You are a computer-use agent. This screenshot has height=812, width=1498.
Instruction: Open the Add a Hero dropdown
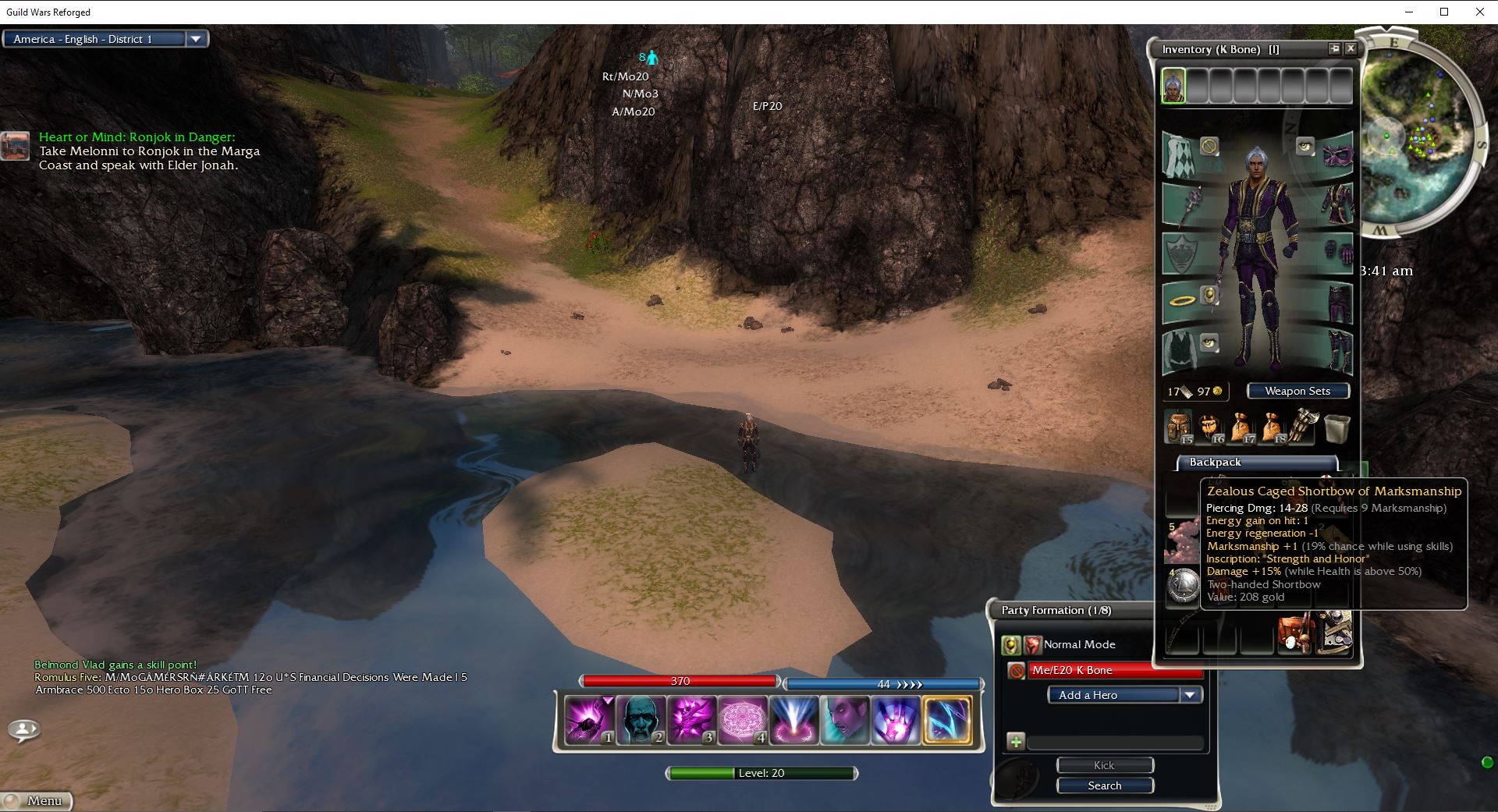[1190, 695]
